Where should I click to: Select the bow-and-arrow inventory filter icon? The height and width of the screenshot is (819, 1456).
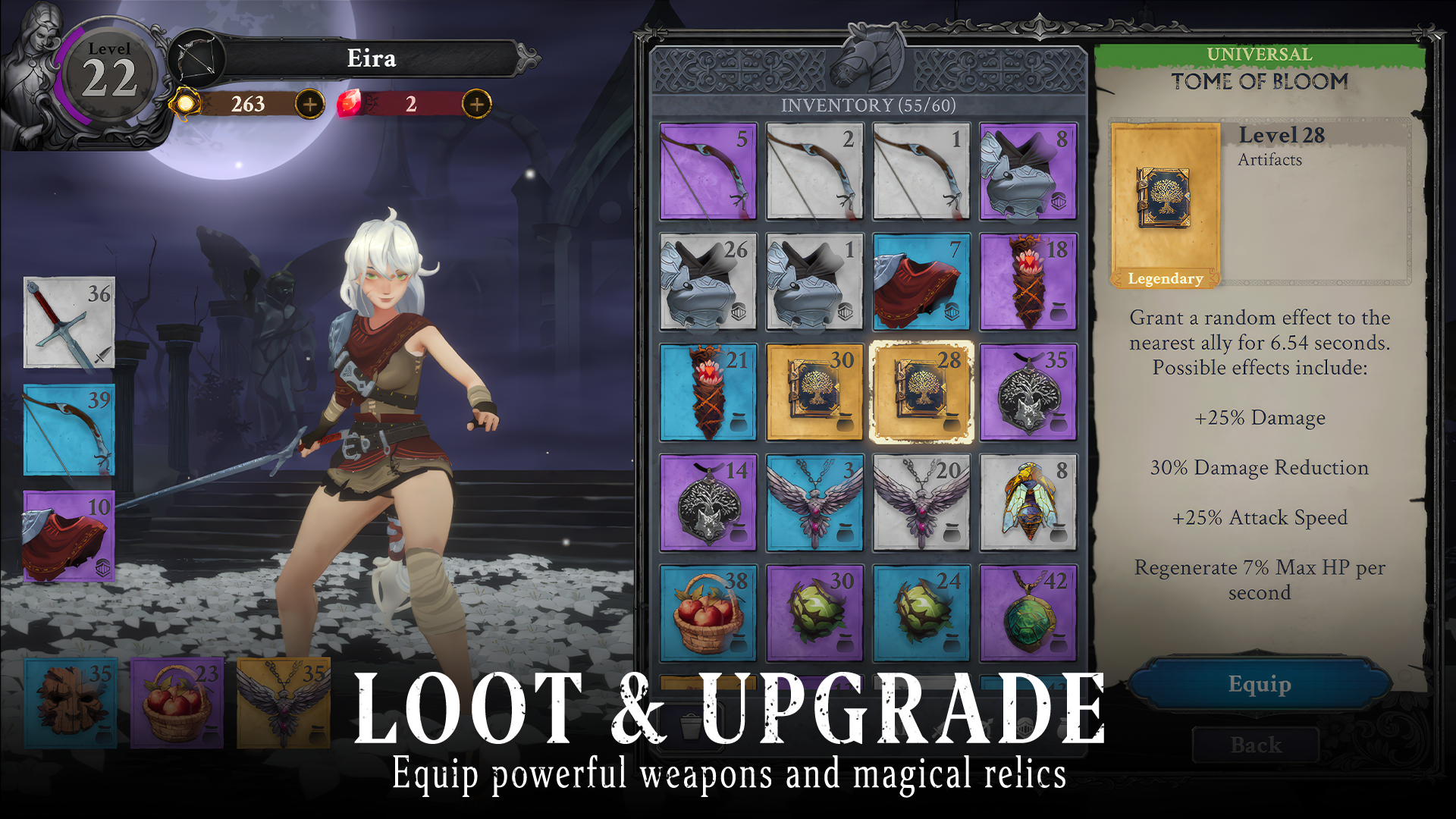coord(988,726)
